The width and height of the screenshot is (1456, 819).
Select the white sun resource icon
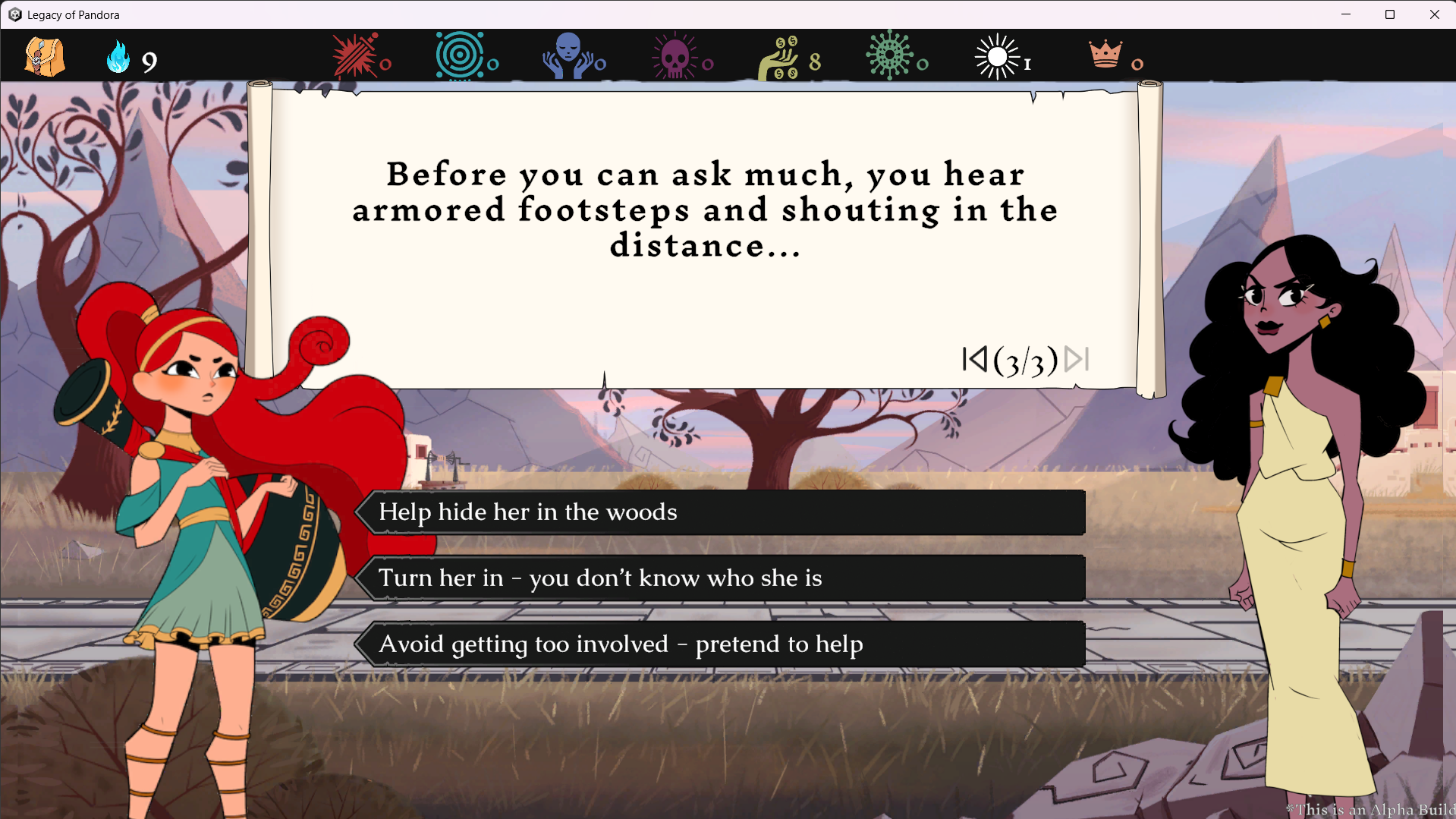coord(998,55)
